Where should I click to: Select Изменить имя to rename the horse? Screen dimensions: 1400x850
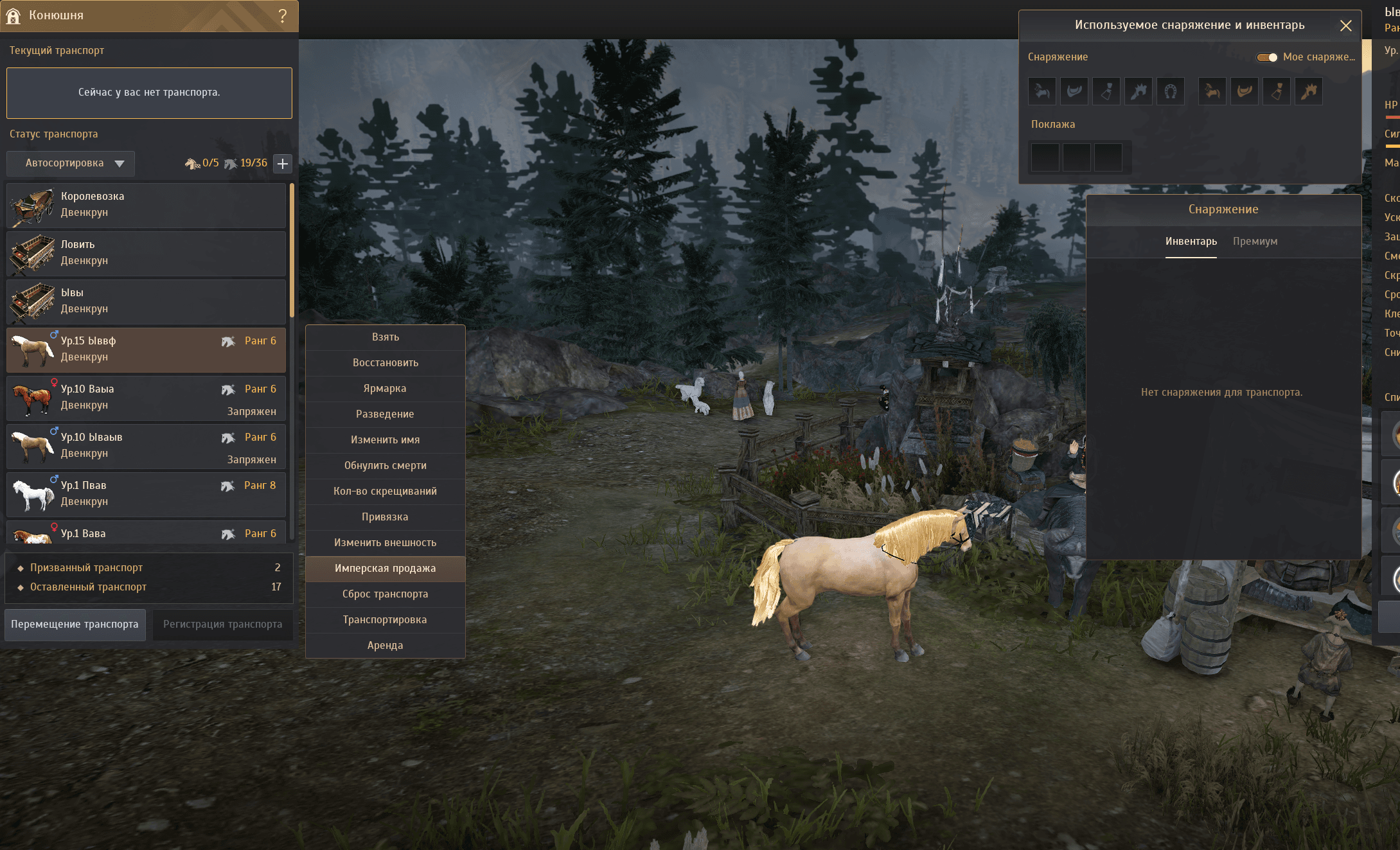[x=385, y=440]
